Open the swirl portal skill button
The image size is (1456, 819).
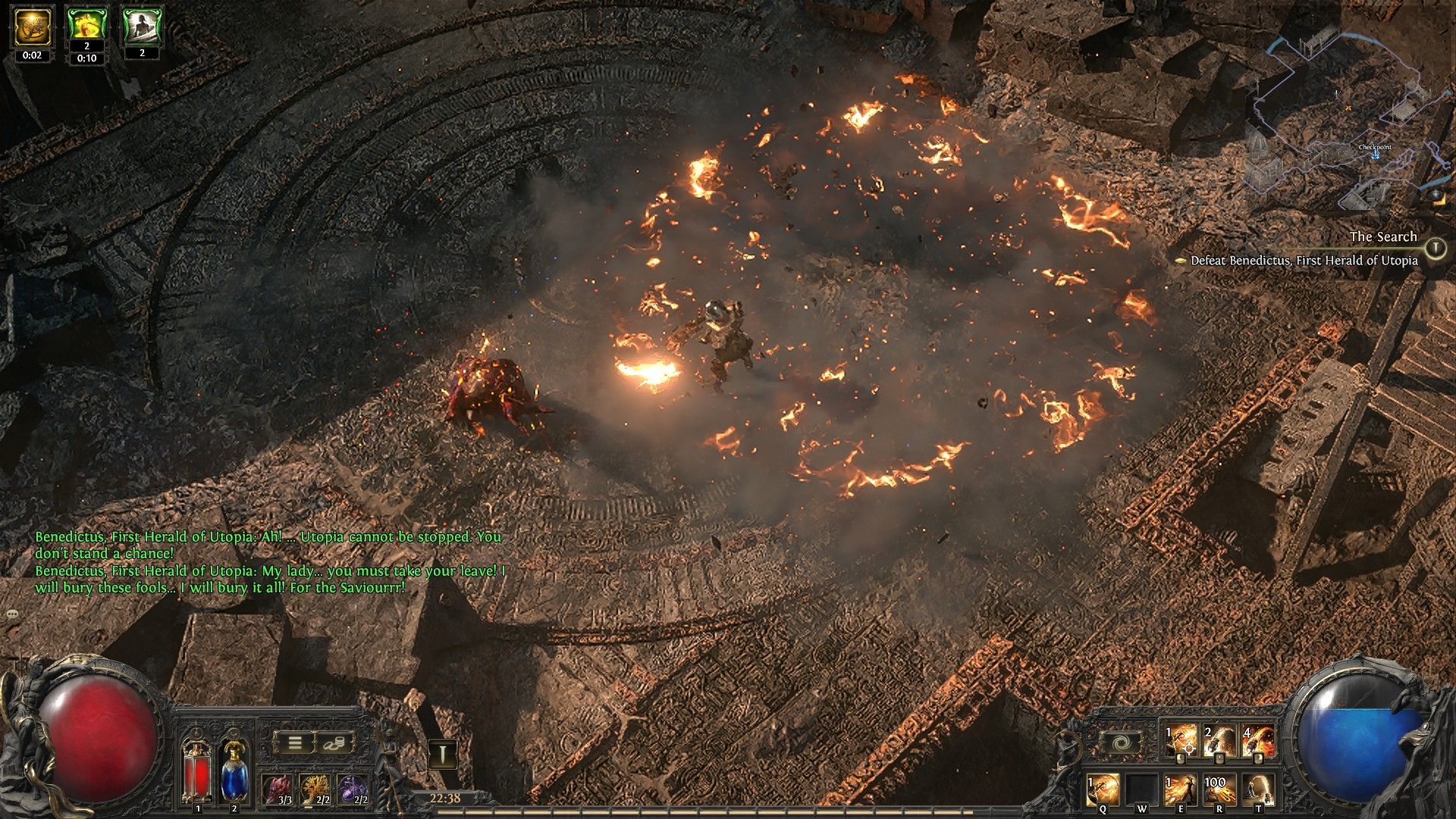(1120, 742)
